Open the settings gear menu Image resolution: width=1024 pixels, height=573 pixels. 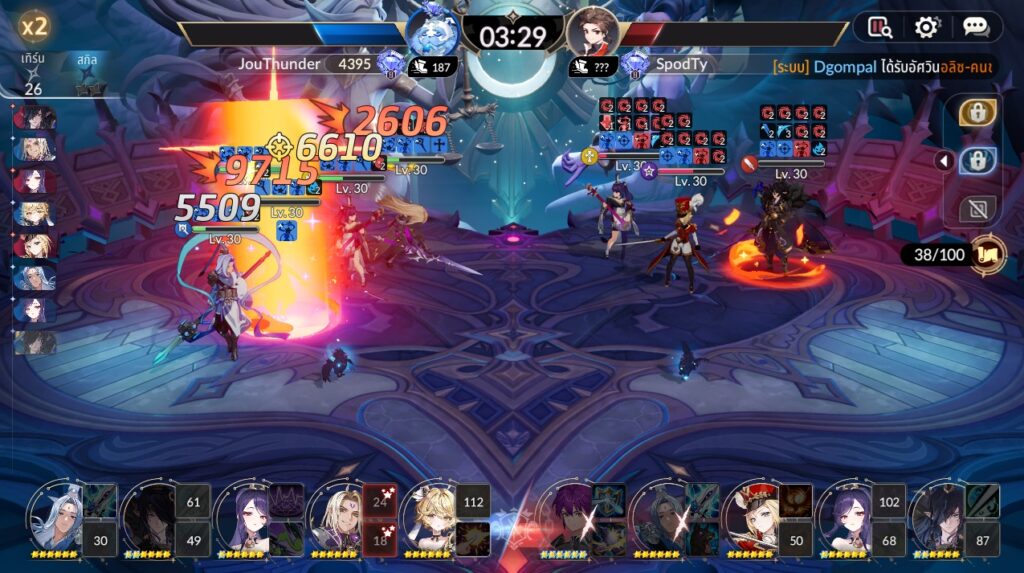click(927, 27)
